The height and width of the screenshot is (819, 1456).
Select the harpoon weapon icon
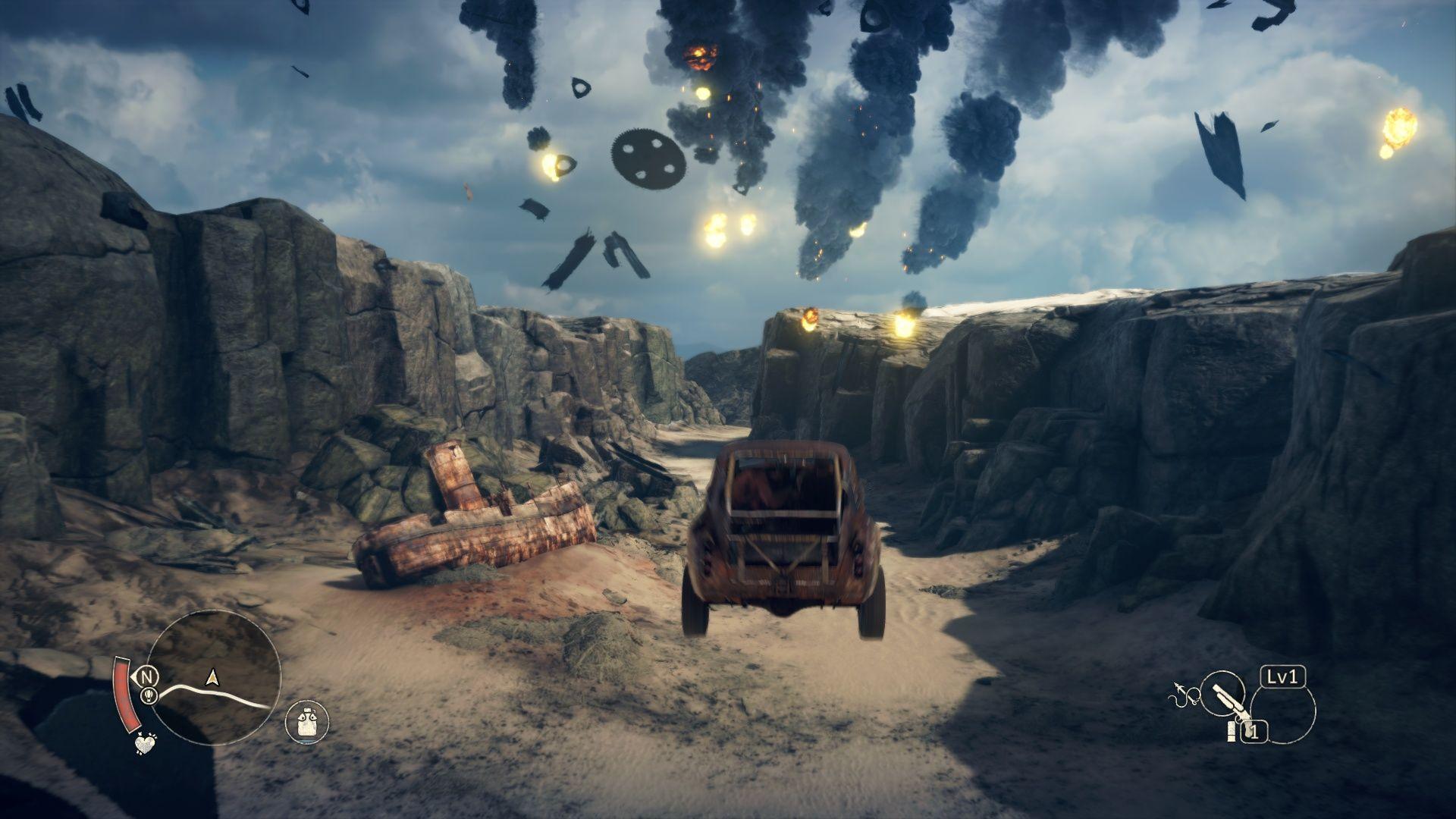pos(1180,693)
